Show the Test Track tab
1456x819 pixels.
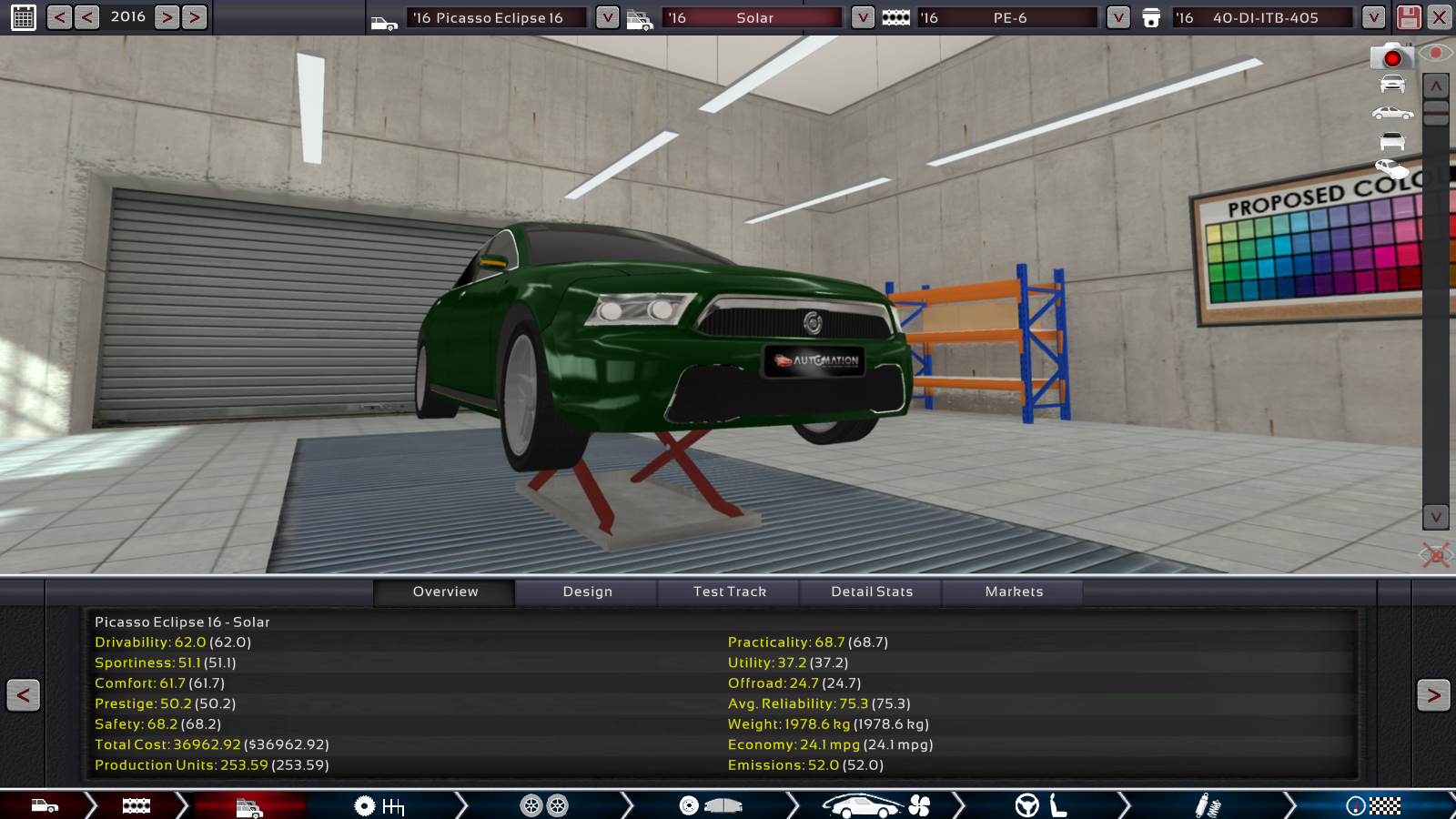[x=729, y=592]
